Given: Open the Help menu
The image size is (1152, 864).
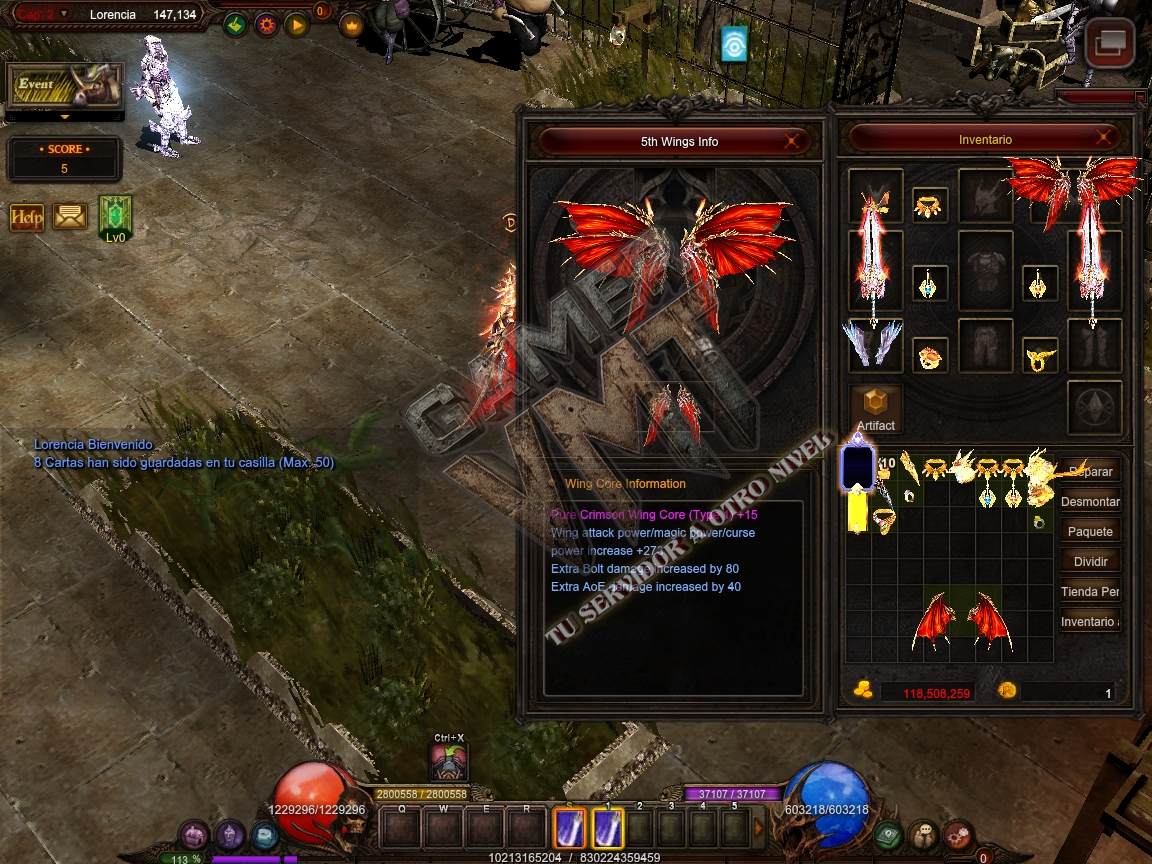Looking at the screenshot, I should pyautogui.click(x=27, y=216).
